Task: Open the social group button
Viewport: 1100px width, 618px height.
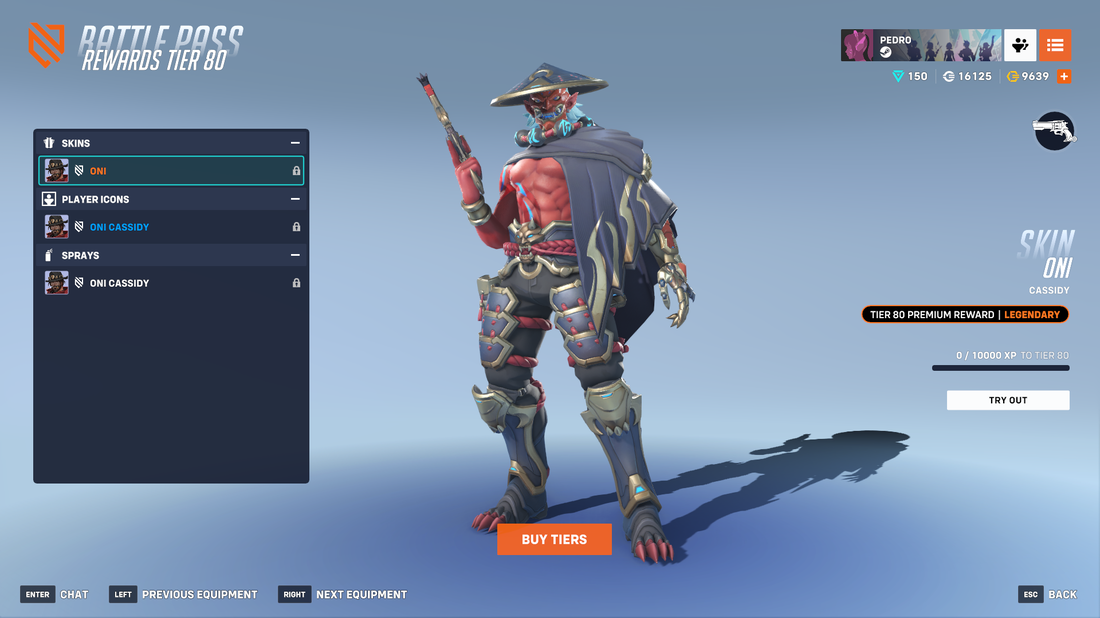Action: pyautogui.click(x=1020, y=45)
